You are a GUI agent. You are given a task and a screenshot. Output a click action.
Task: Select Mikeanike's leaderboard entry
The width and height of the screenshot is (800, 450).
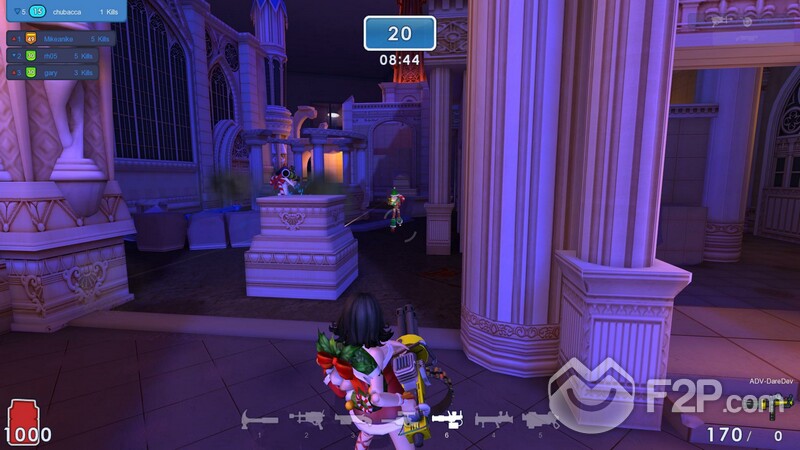coord(60,39)
